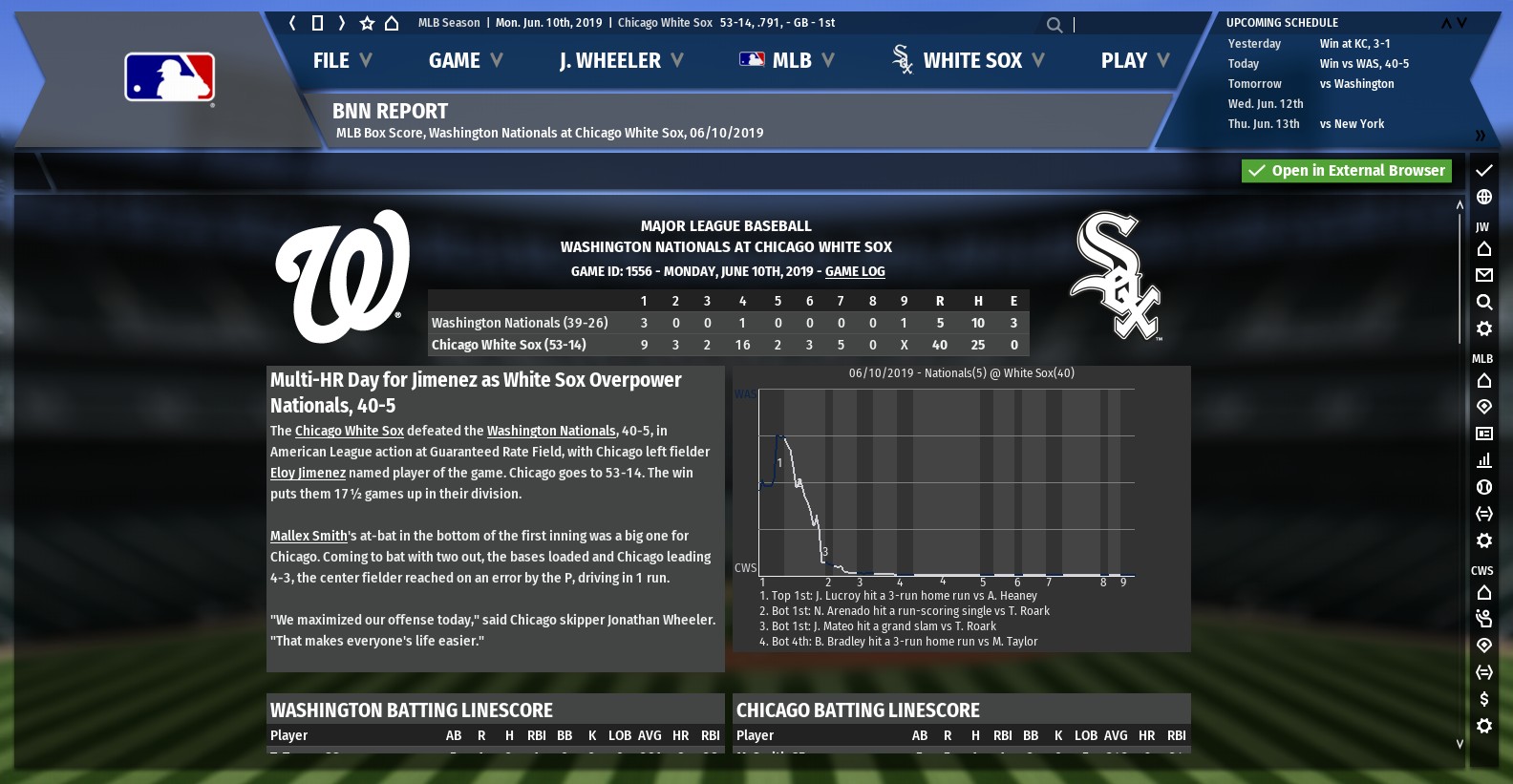Show the WHITE SOX team menu
1513x784 pixels.
coord(969,61)
